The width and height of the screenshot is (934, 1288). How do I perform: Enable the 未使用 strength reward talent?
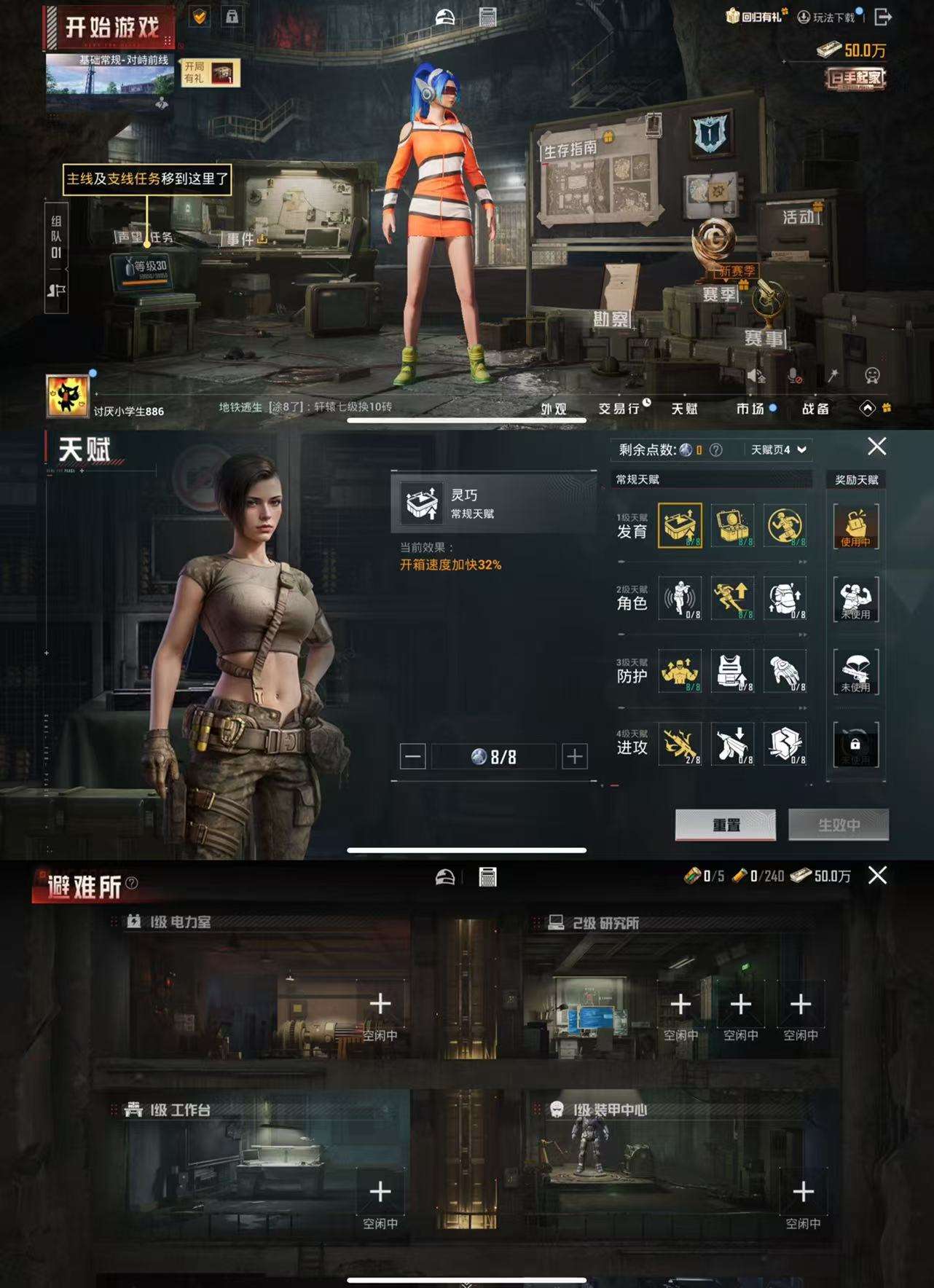click(856, 599)
